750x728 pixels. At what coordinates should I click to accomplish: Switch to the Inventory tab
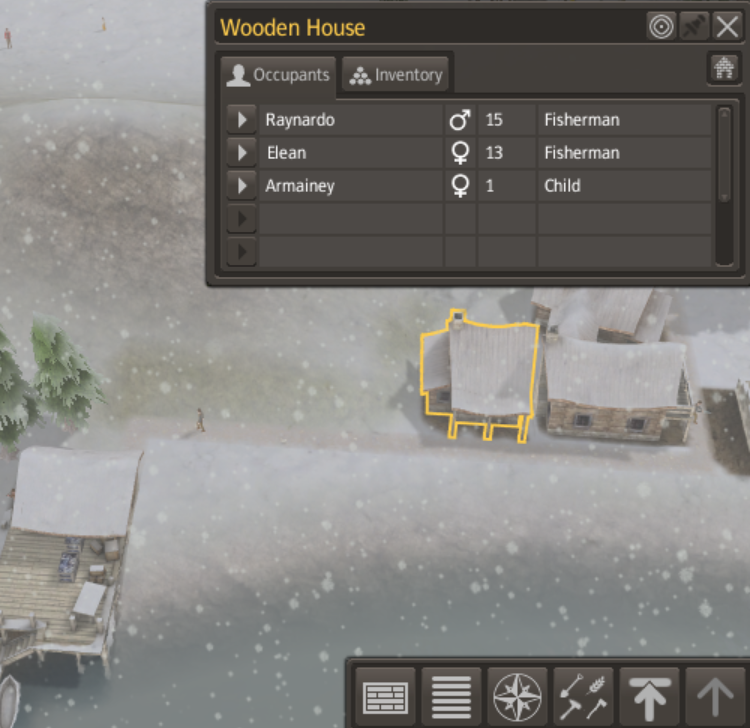pyautogui.click(x=397, y=75)
